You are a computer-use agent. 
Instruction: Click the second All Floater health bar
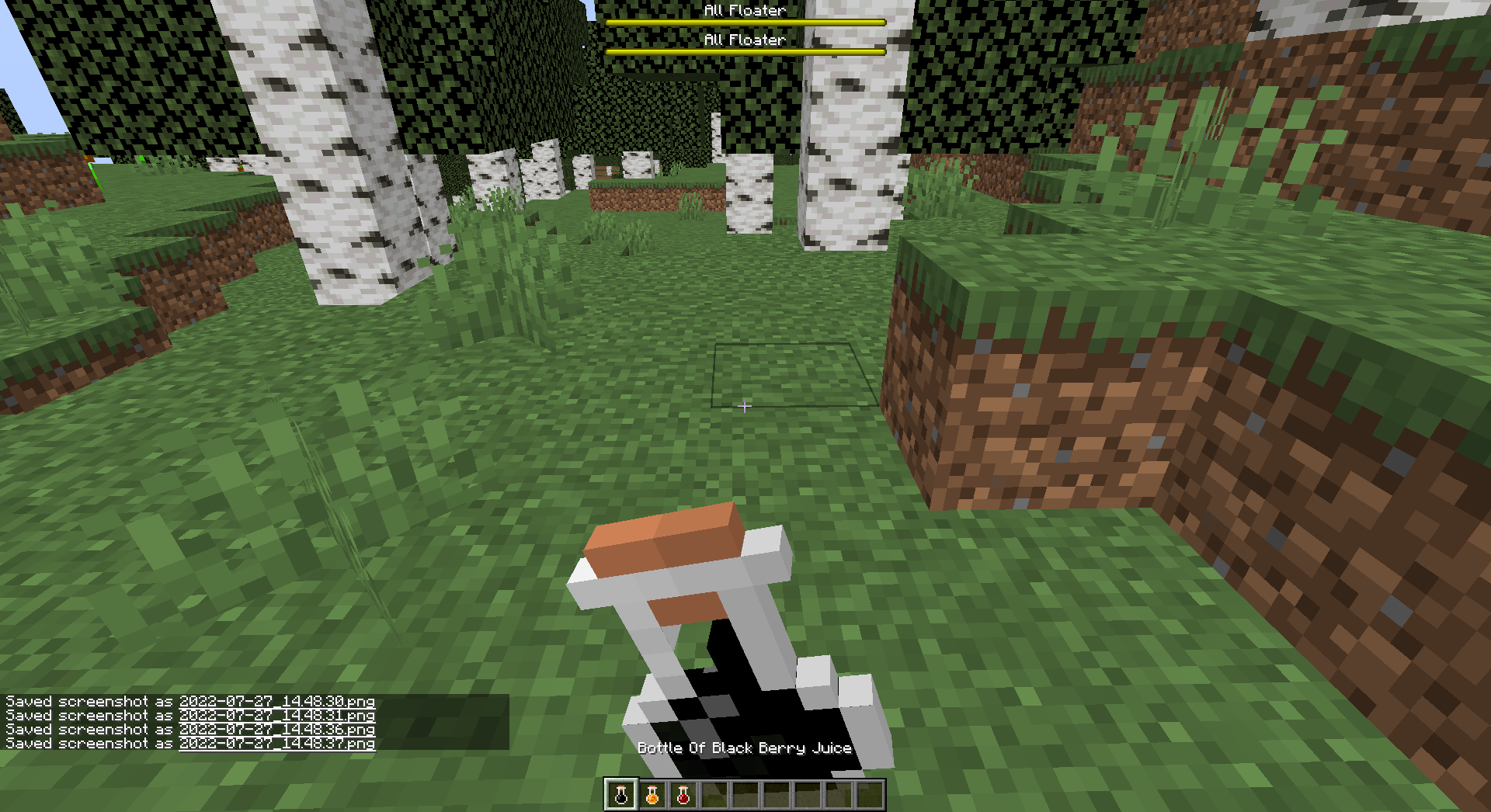[x=744, y=50]
